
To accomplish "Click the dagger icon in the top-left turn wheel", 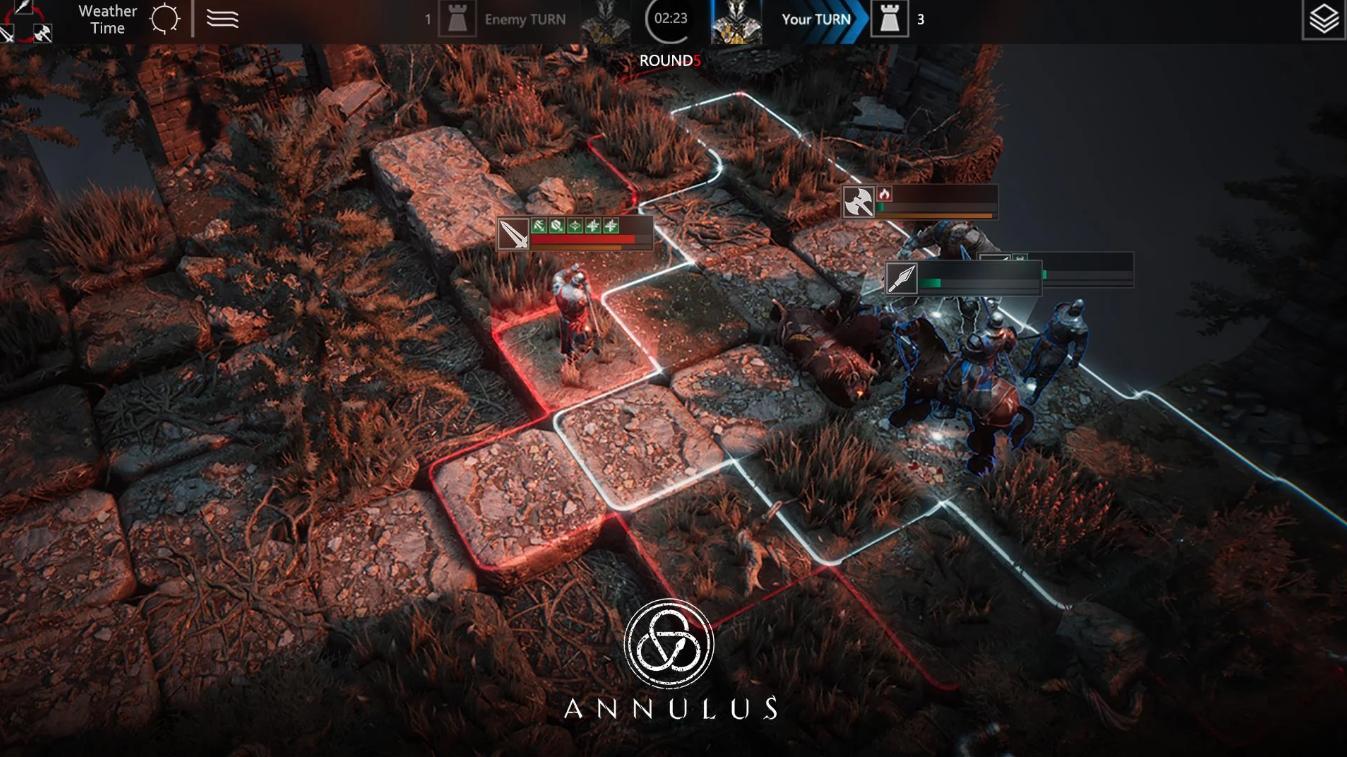I will 23,8.
